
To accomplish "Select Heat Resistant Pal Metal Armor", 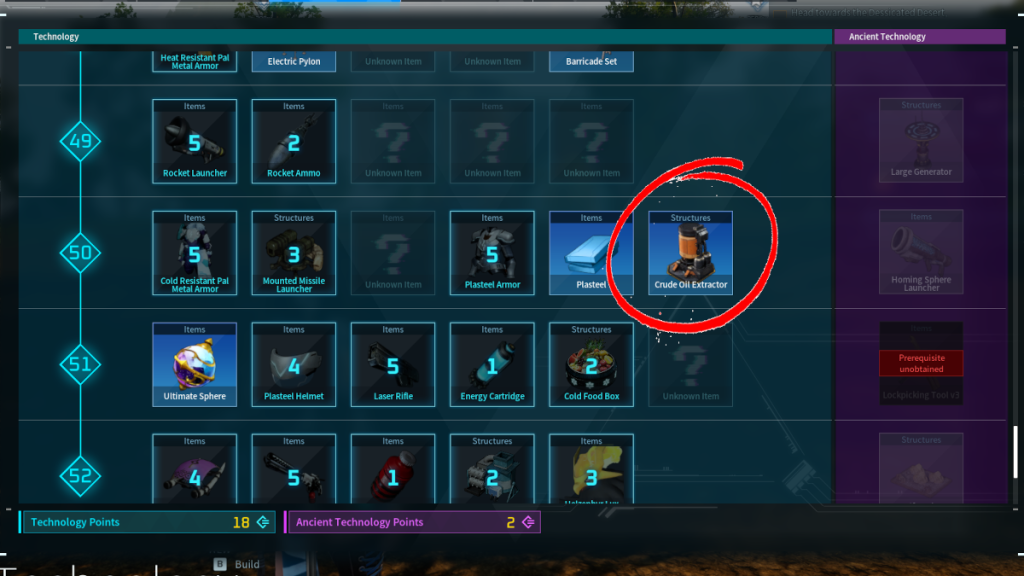I will (195, 61).
